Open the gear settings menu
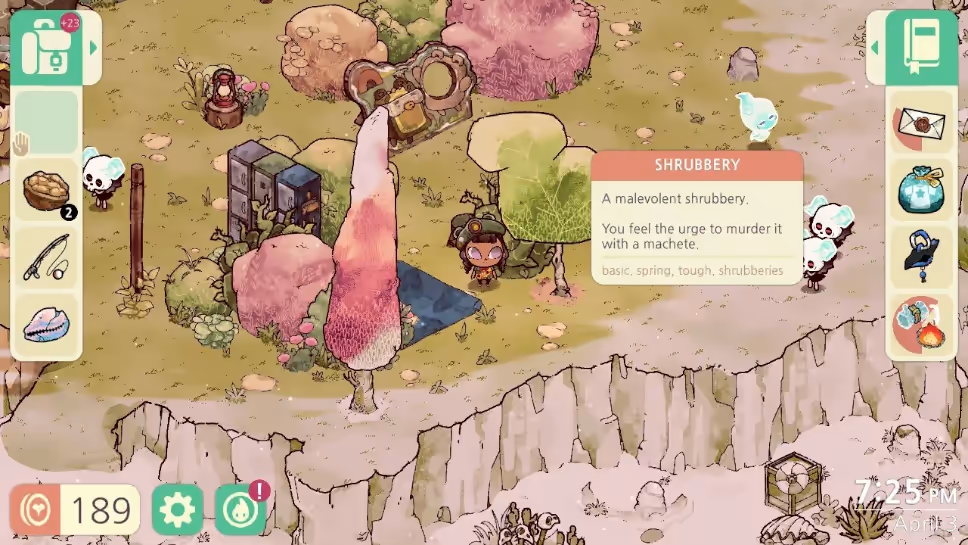The height and width of the screenshot is (545, 968). pyautogui.click(x=177, y=510)
